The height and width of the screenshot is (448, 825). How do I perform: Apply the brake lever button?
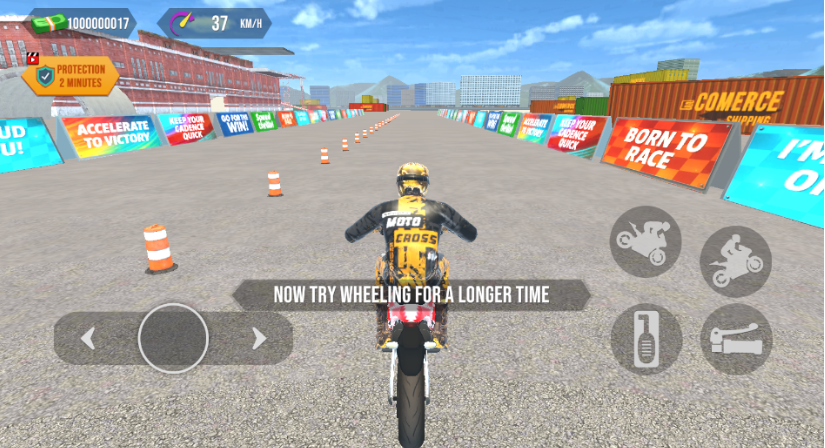[x=736, y=339]
